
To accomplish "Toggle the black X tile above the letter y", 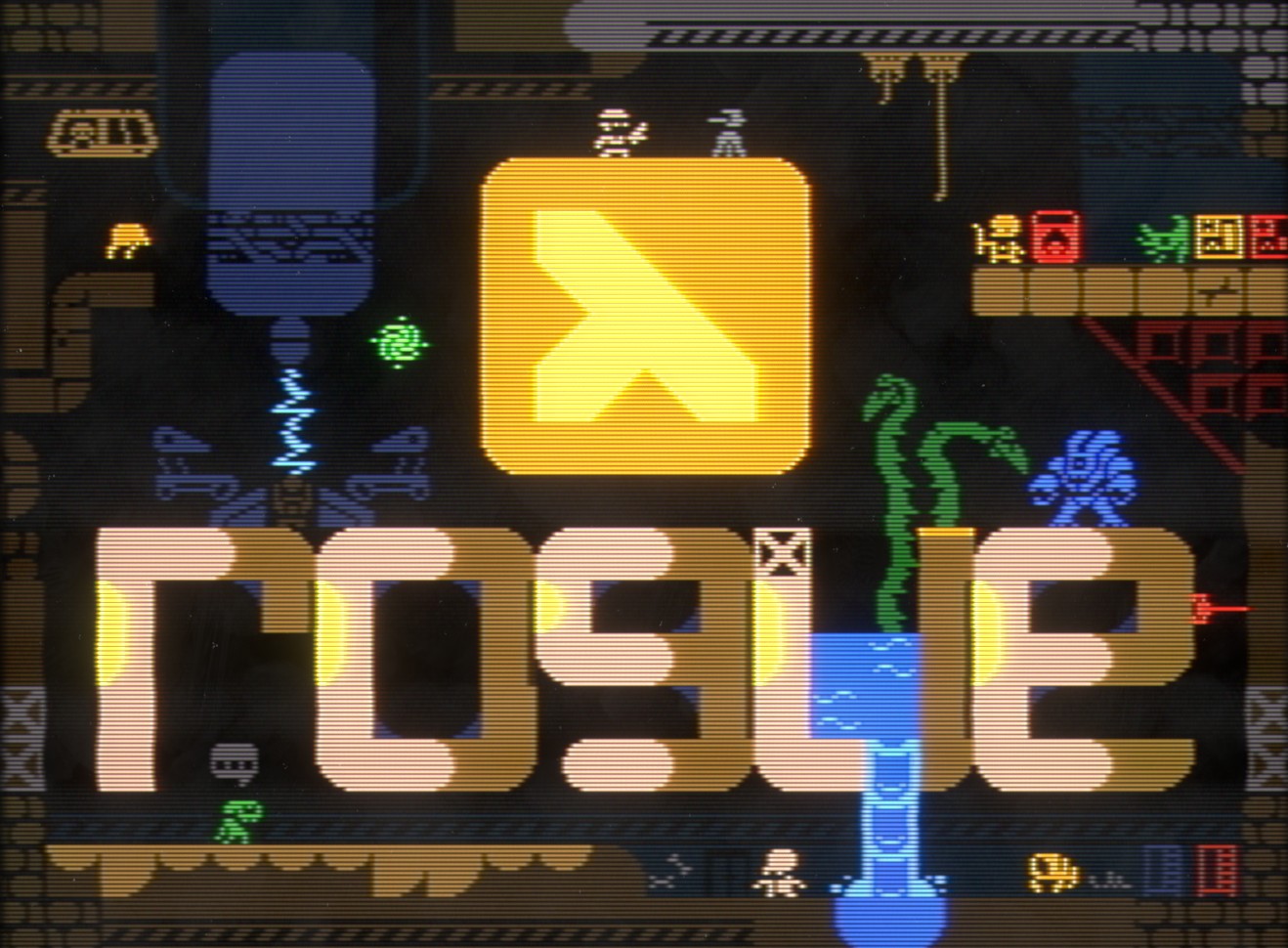I will (780, 552).
